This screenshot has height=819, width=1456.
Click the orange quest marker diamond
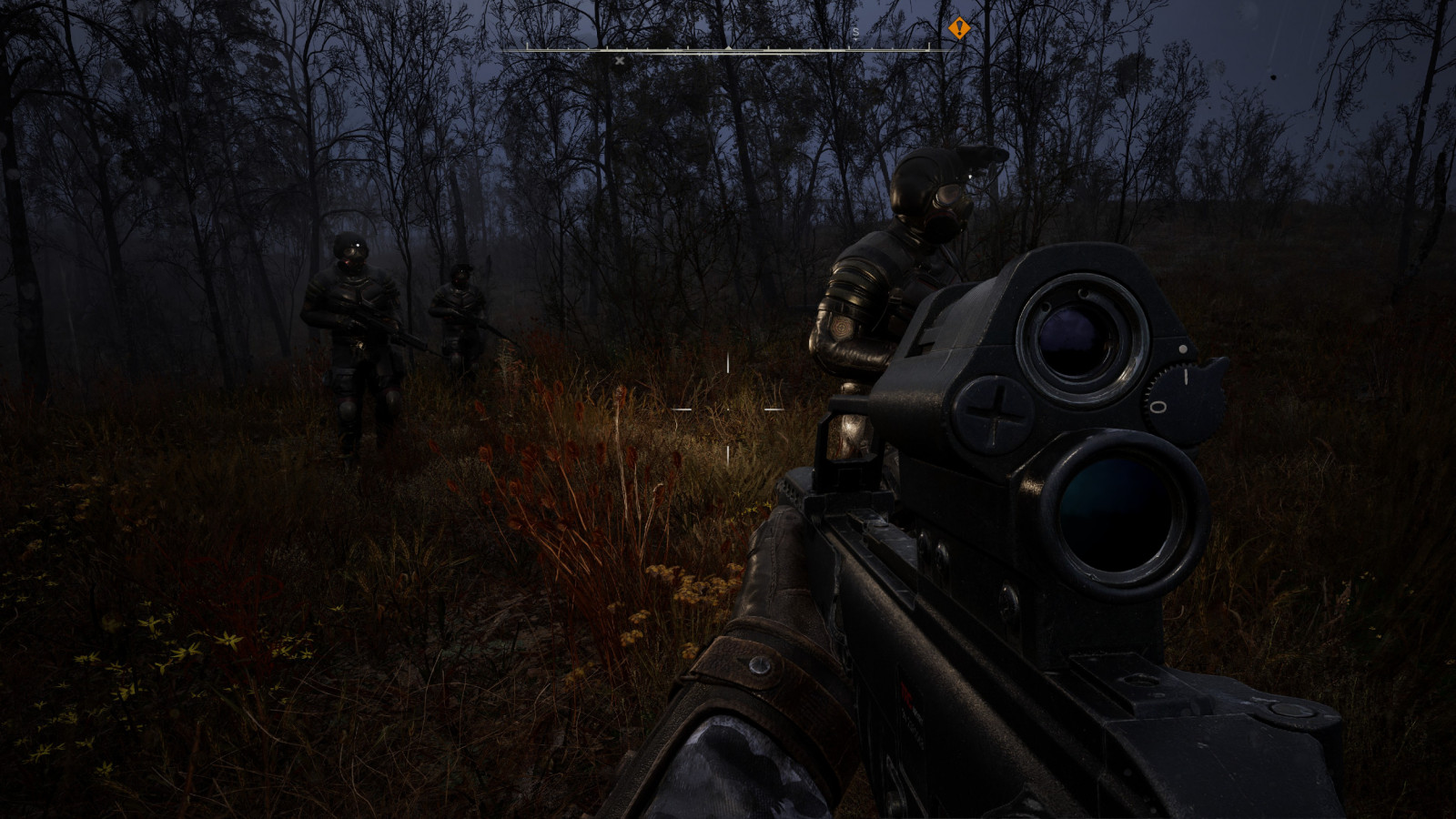(x=958, y=29)
